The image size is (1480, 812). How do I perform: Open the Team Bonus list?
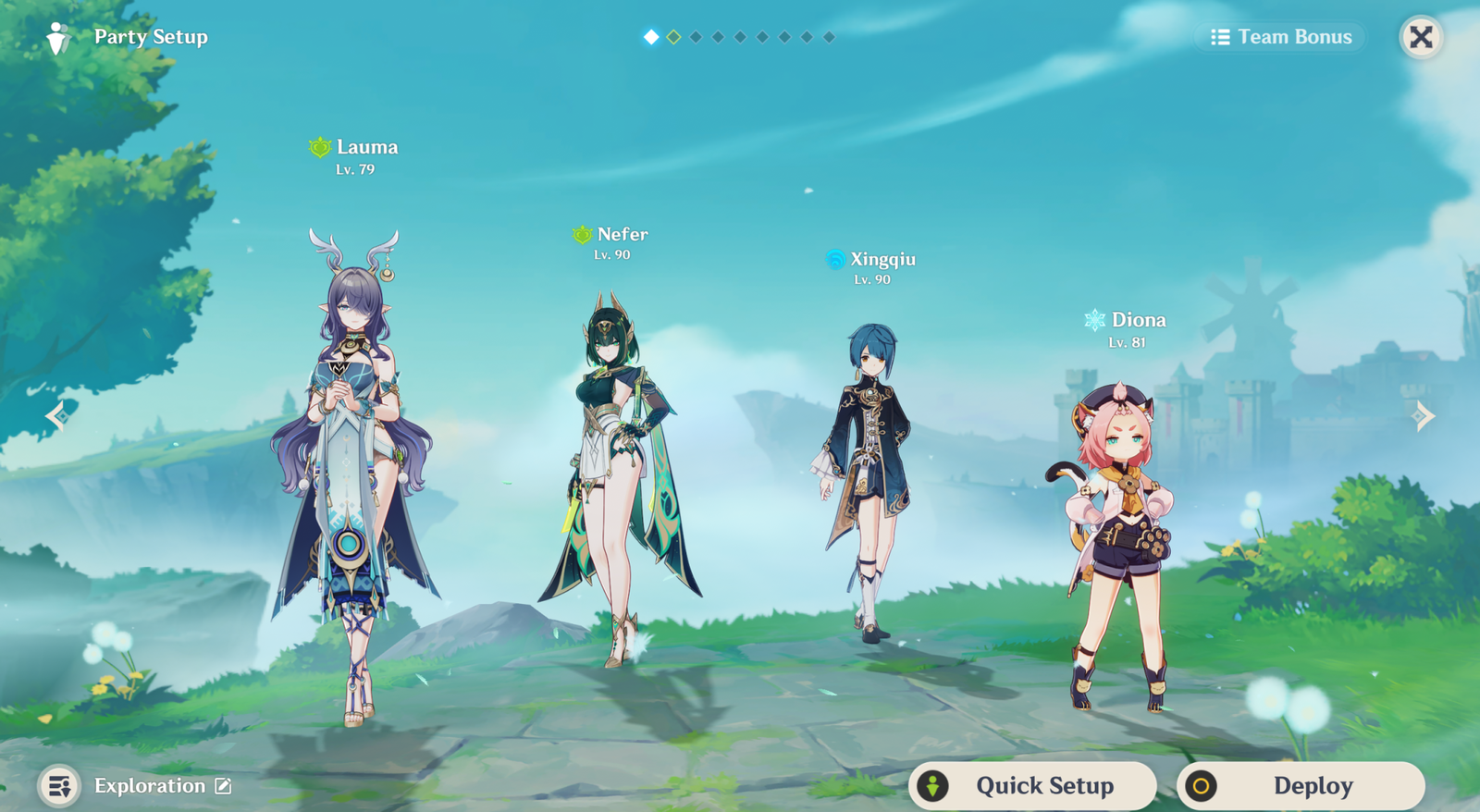click(1282, 37)
